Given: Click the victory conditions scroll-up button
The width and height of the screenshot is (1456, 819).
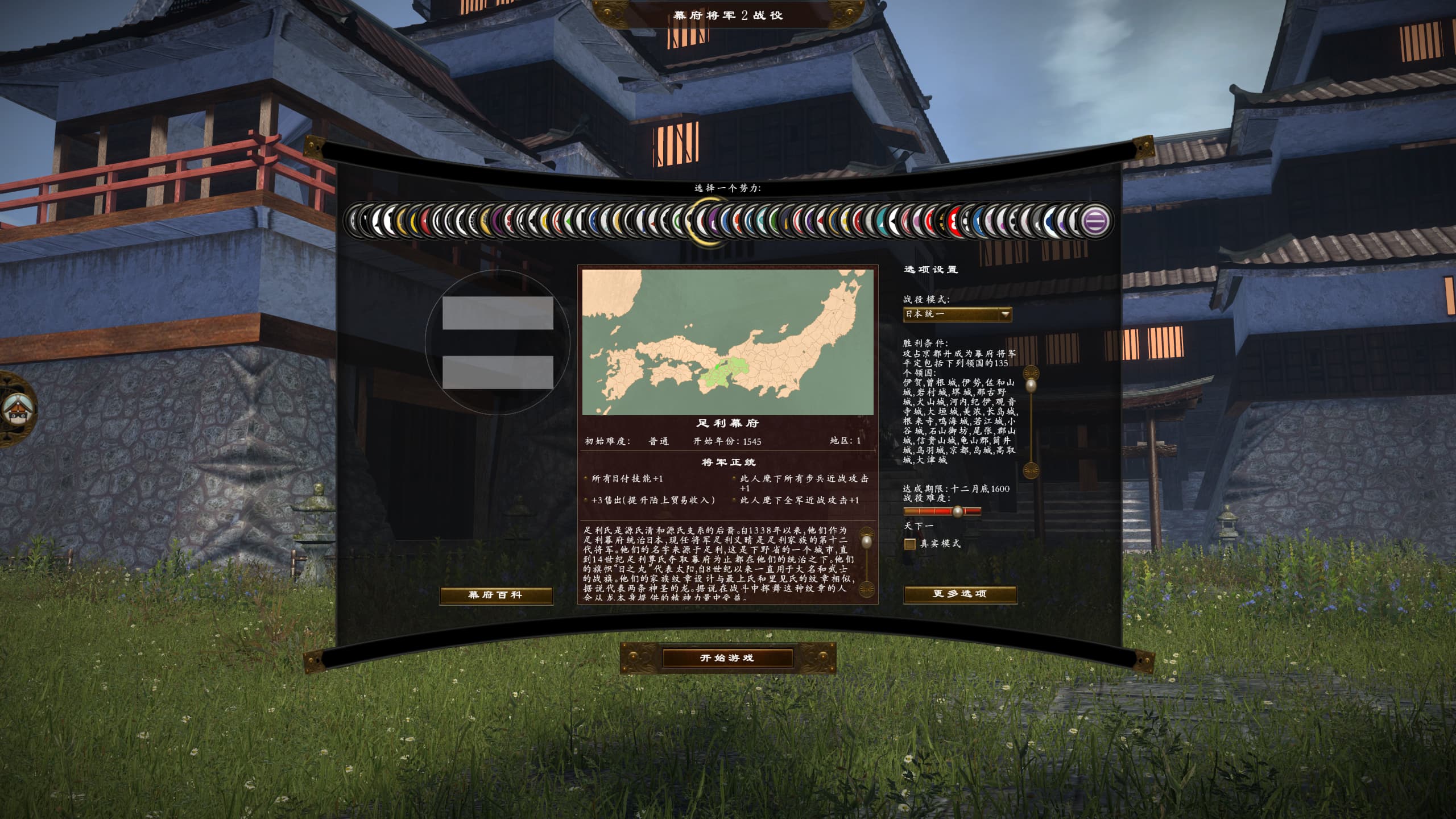Looking at the screenshot, I should pos(1031,374).
